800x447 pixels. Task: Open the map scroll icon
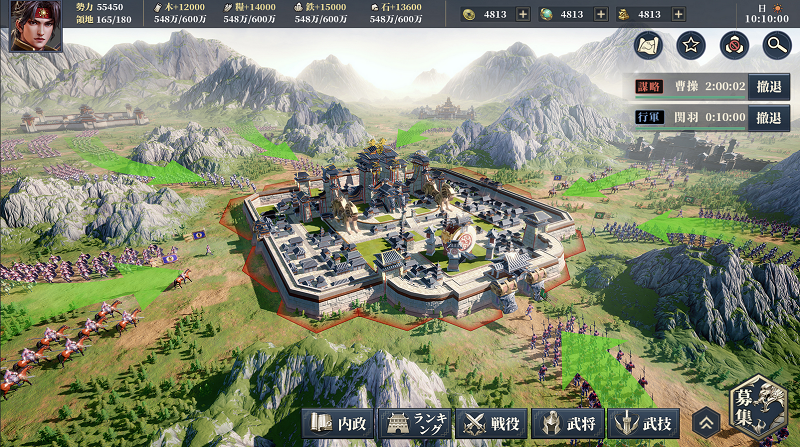coord(648,44)
